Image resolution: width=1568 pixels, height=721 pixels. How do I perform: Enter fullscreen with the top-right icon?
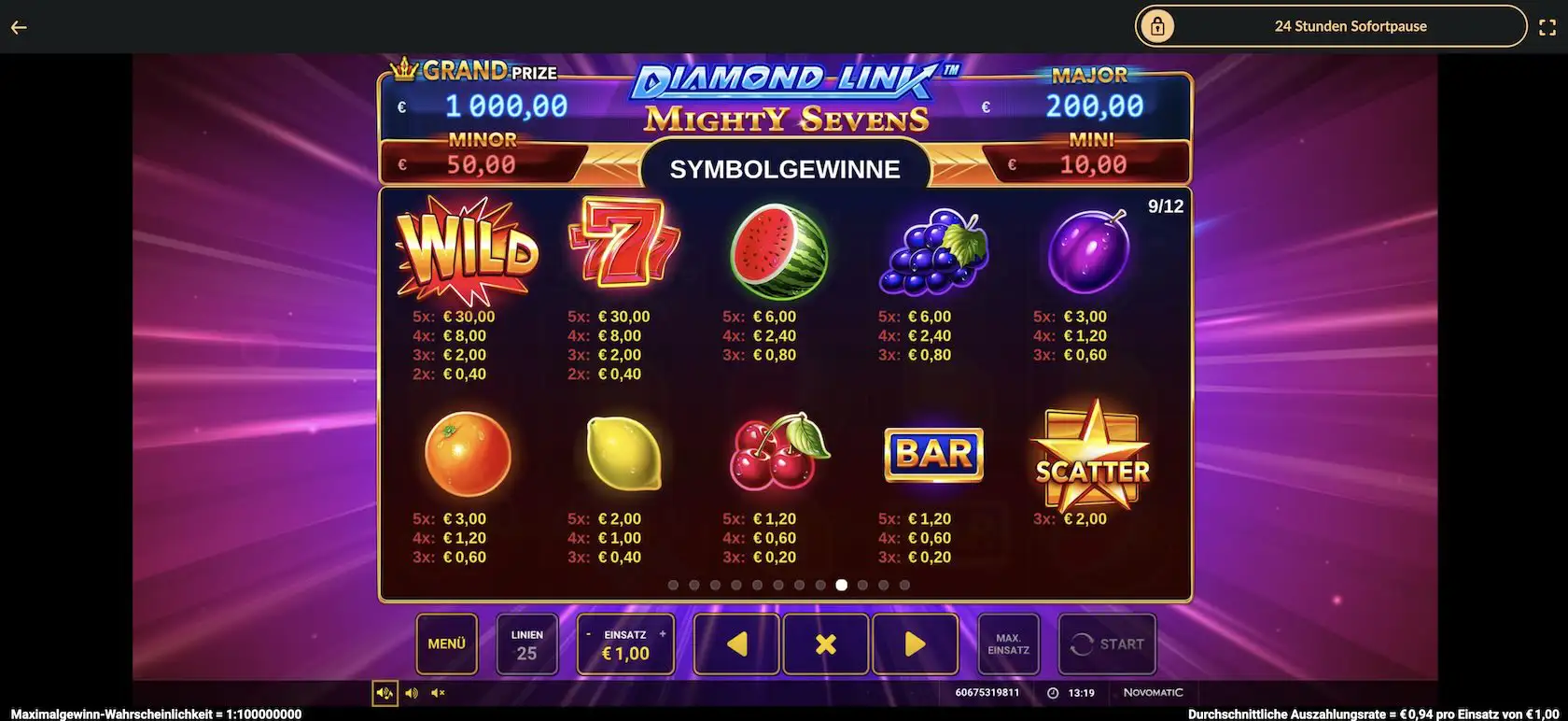pyautogui.click(x=1548, y=26)
